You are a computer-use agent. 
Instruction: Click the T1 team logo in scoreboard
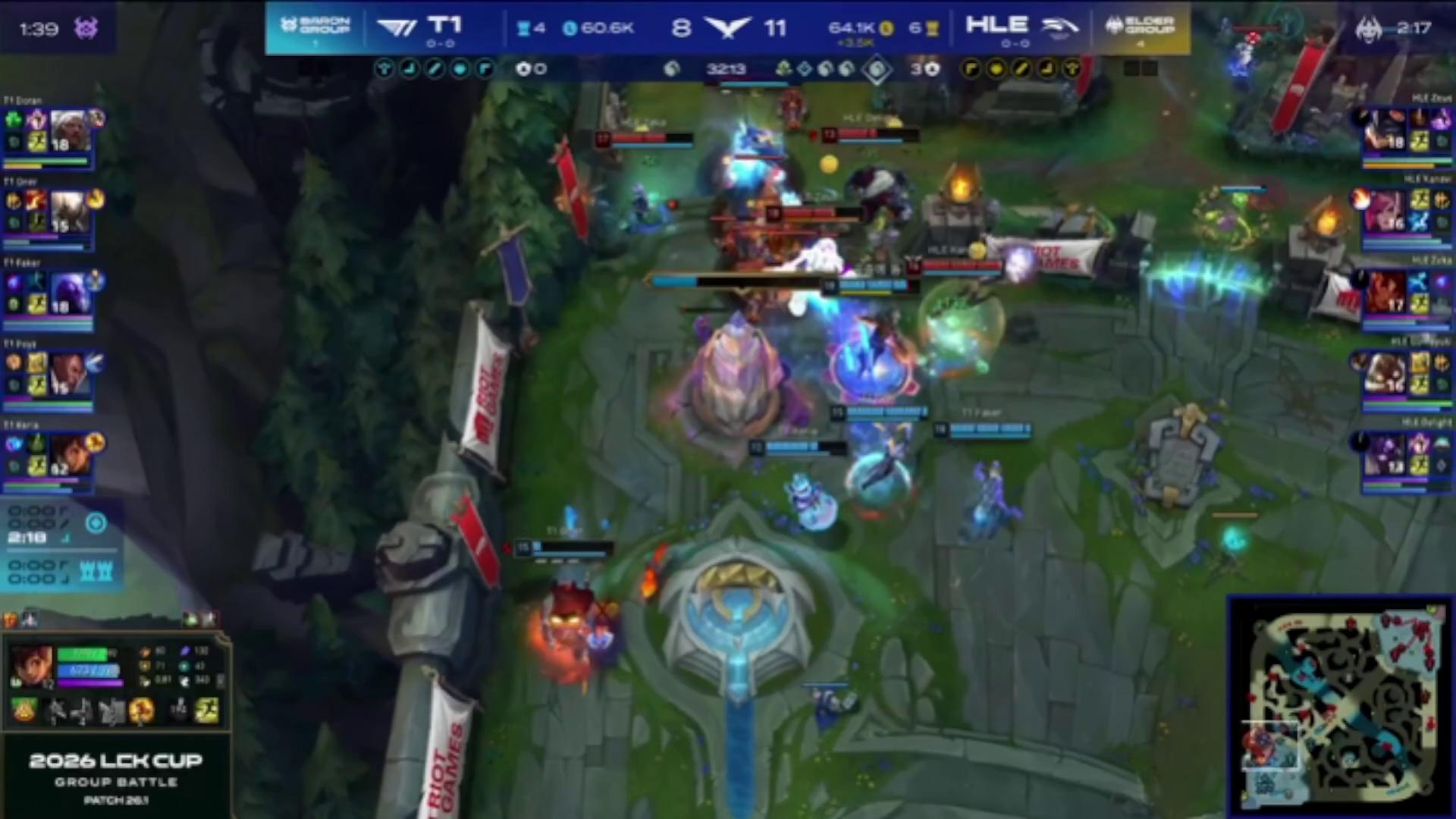pos(397,28)
